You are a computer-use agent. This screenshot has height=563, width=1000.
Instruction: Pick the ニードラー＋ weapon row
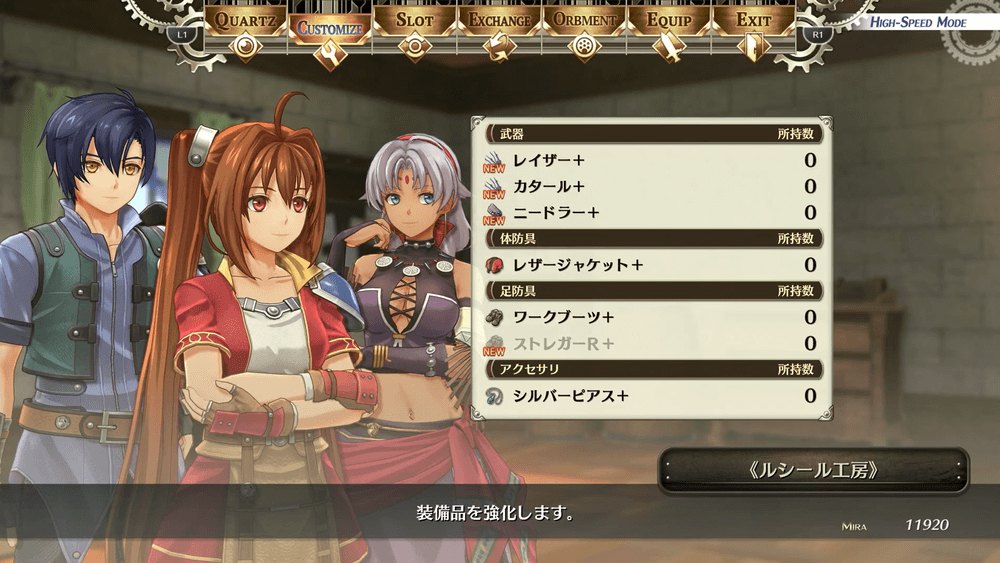[x=650, y=212]
